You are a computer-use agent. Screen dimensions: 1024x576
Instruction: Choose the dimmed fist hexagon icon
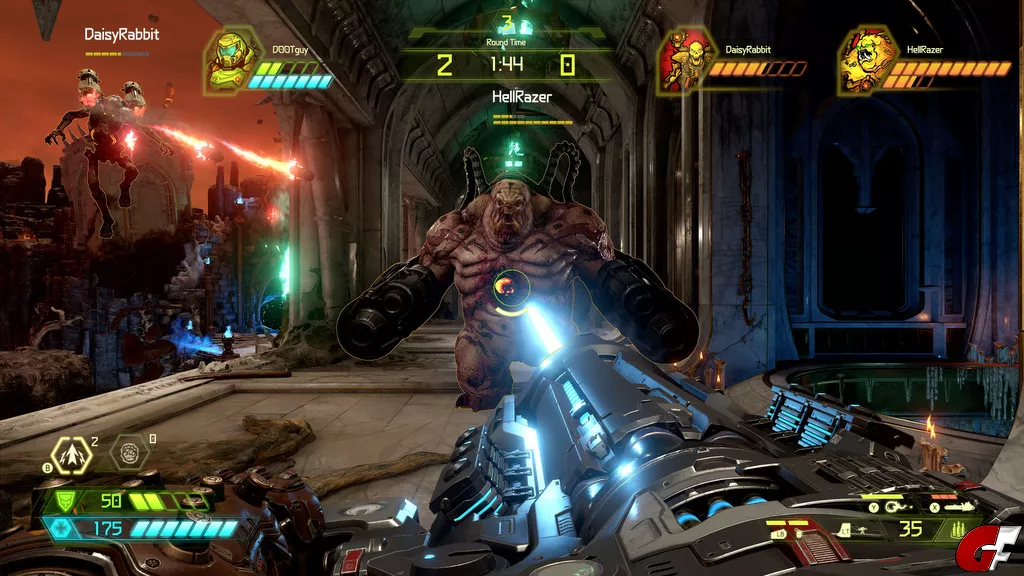[x=128, y=452]
